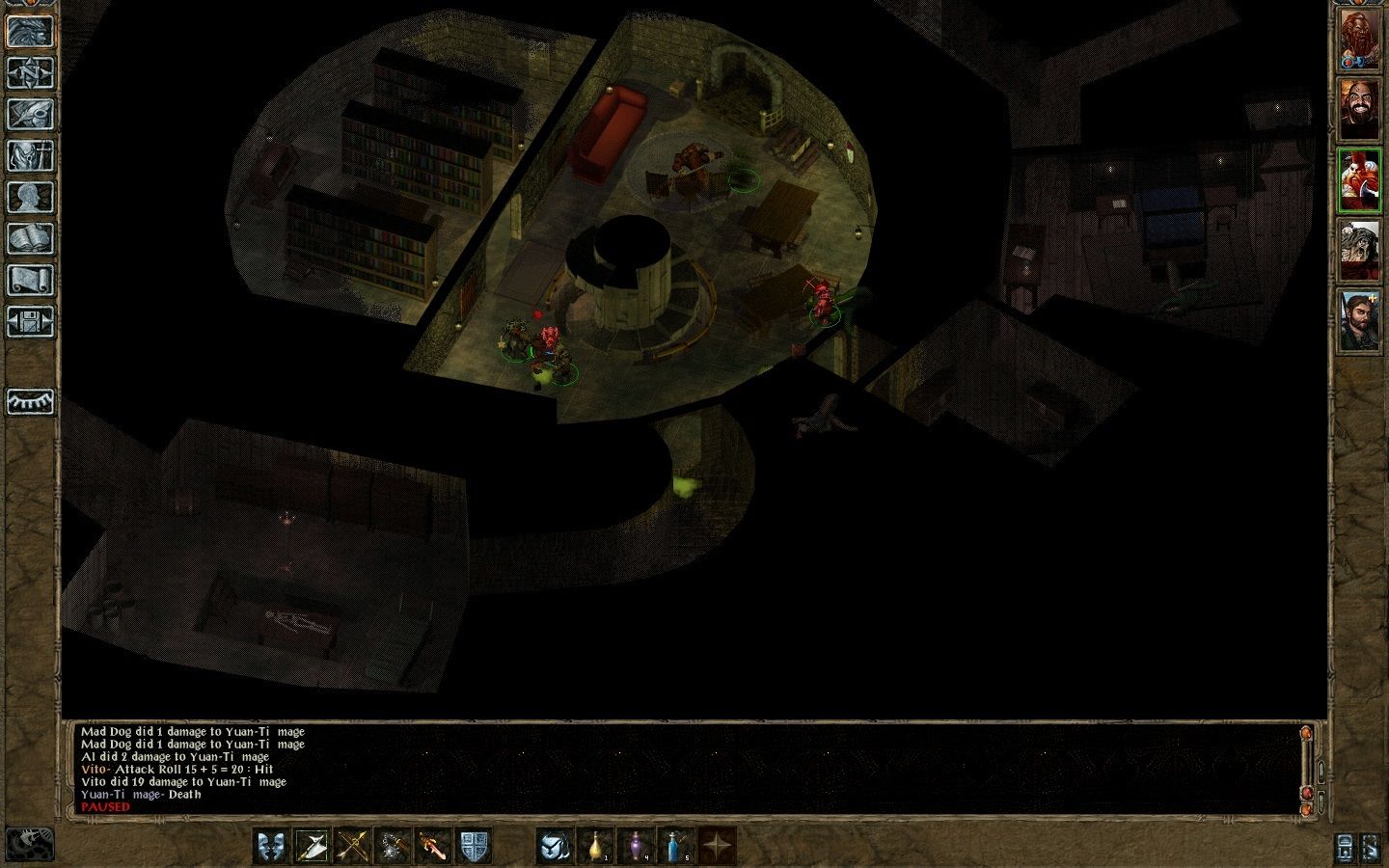The height and width of the screenshot is (868, 1389).
Task: Select the bottom dark-haired man portrait
Action: click(1360, 320)
